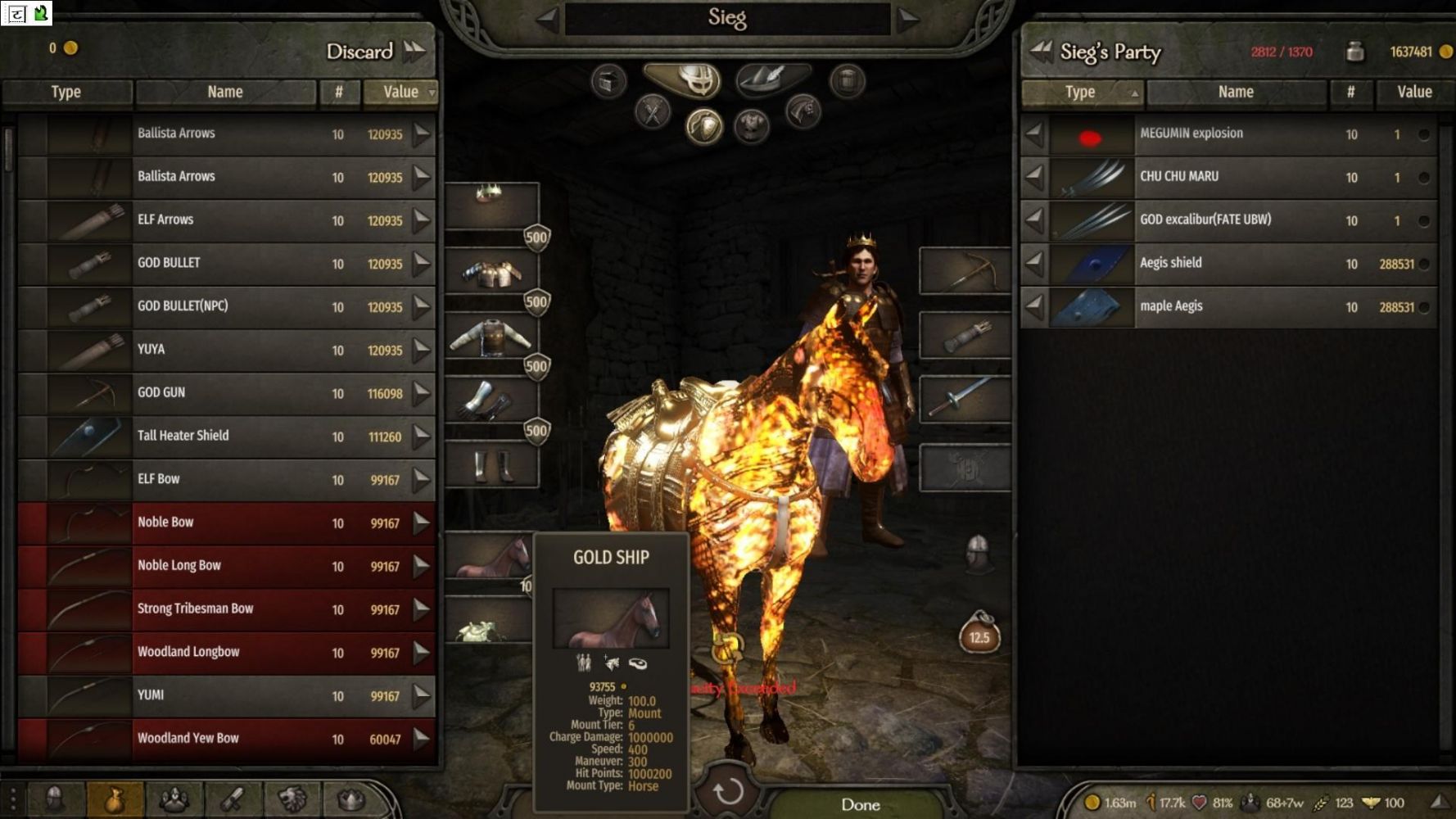Viewport: 1456px width, 819px height.
Task: Switch to the next character arrow
Action: 908,19
